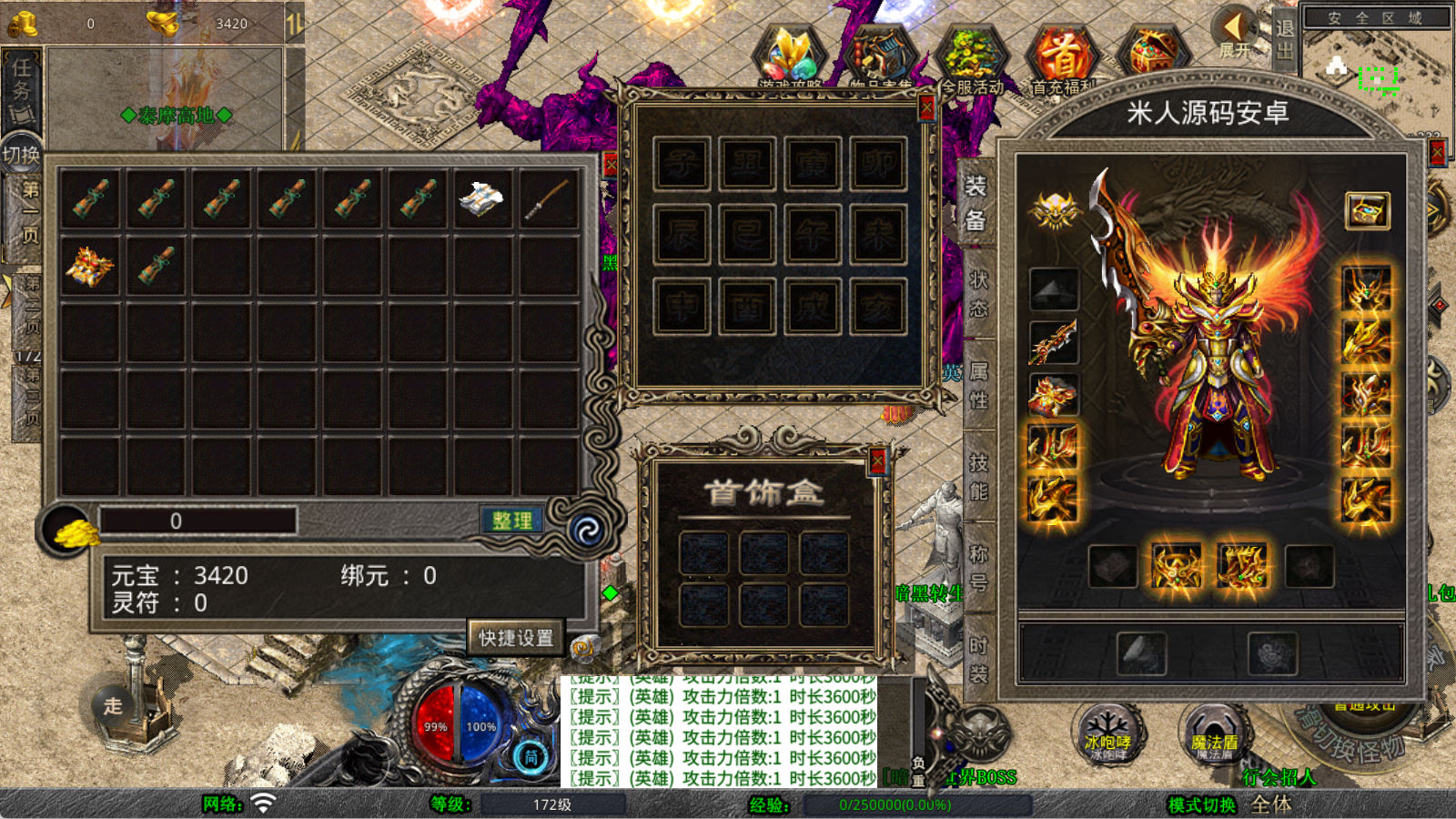
Task: Select the golden armor item in bag
Action: pyautogui.click(x=89, y=266)
